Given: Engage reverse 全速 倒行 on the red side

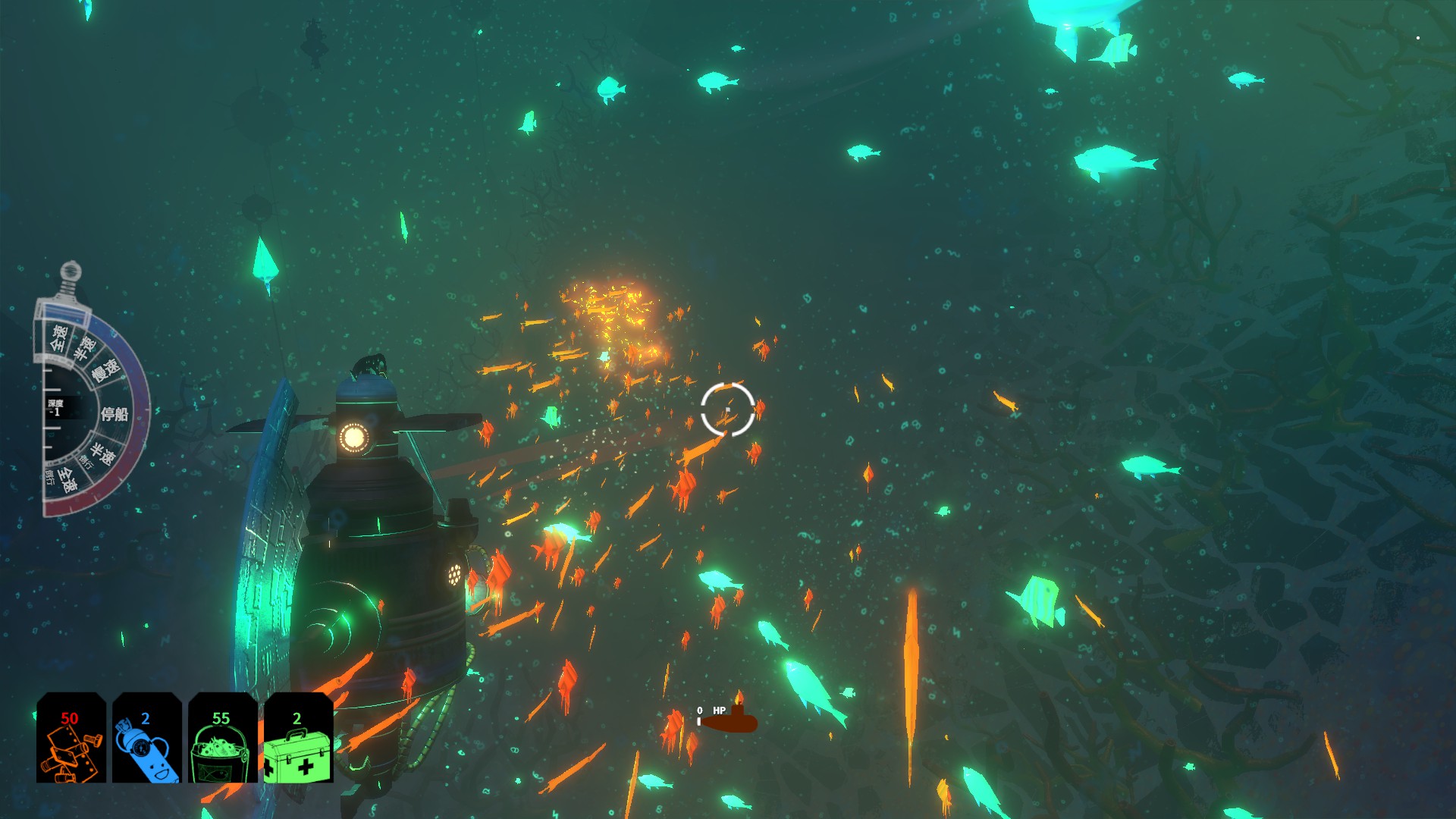Looking at the screenshot, I should [68, 480].
